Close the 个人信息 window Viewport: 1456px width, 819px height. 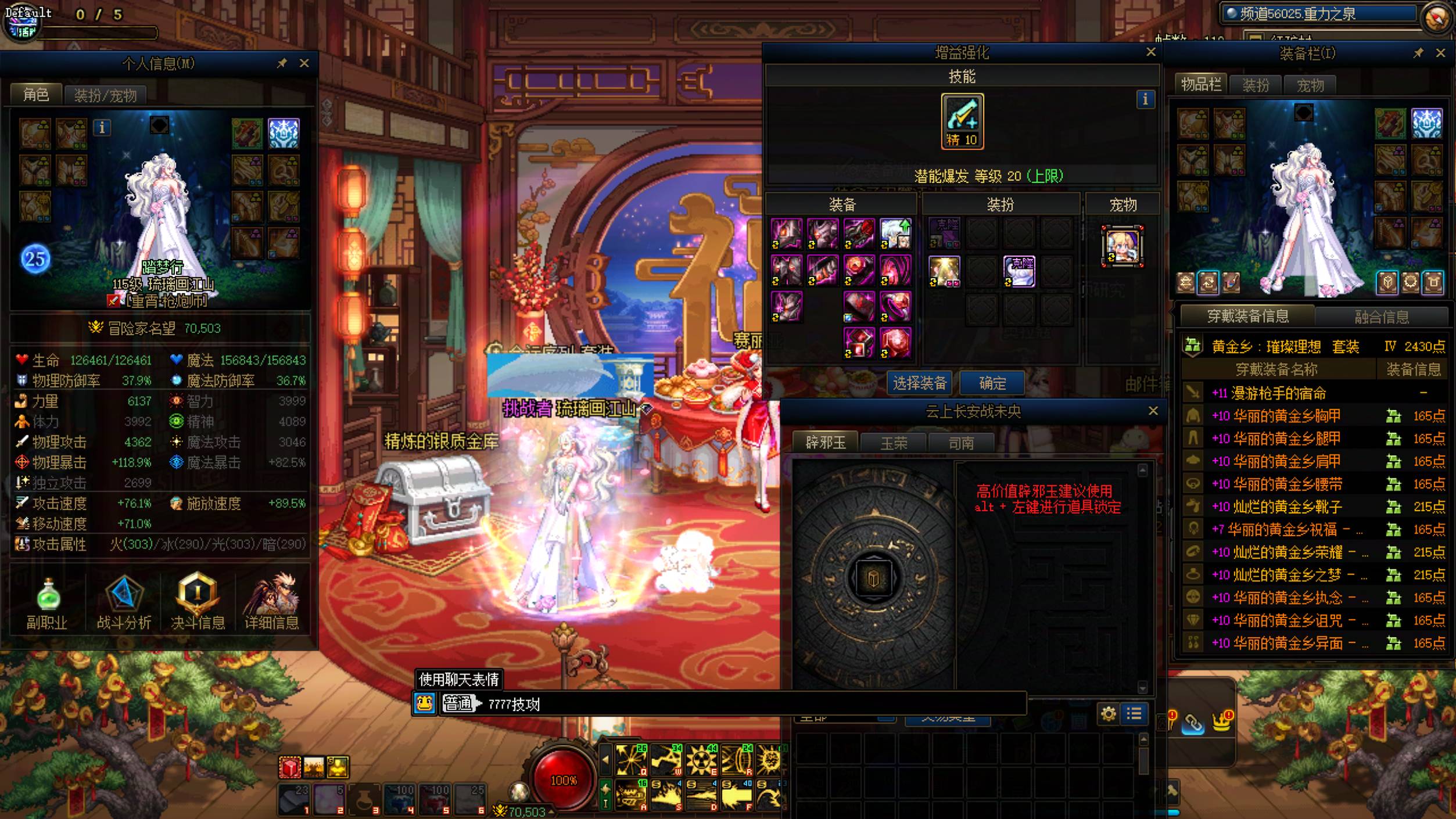pos(304,63)
